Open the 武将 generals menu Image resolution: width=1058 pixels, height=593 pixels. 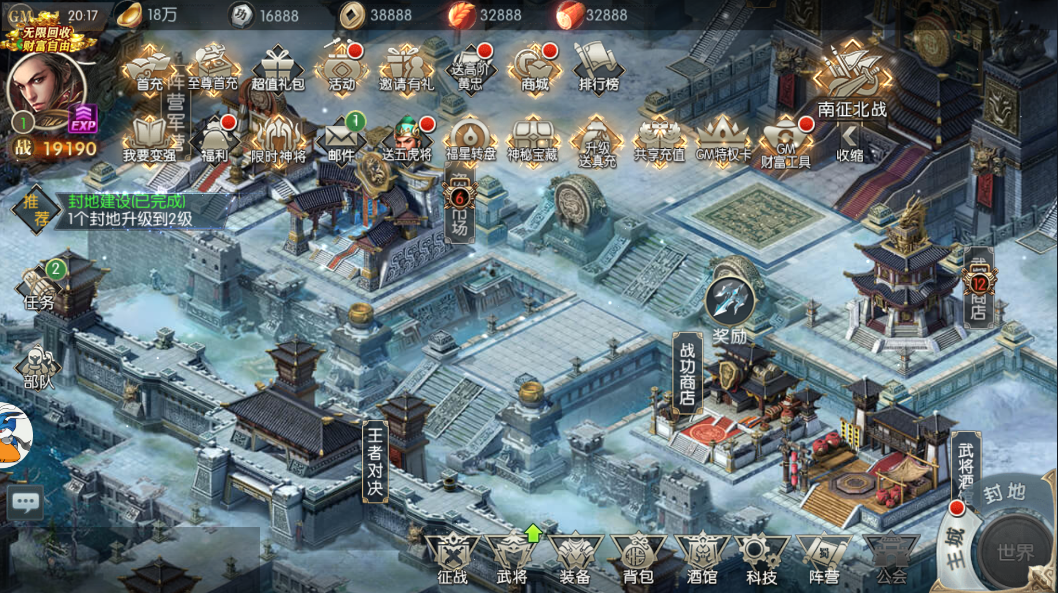pos(512,559)
